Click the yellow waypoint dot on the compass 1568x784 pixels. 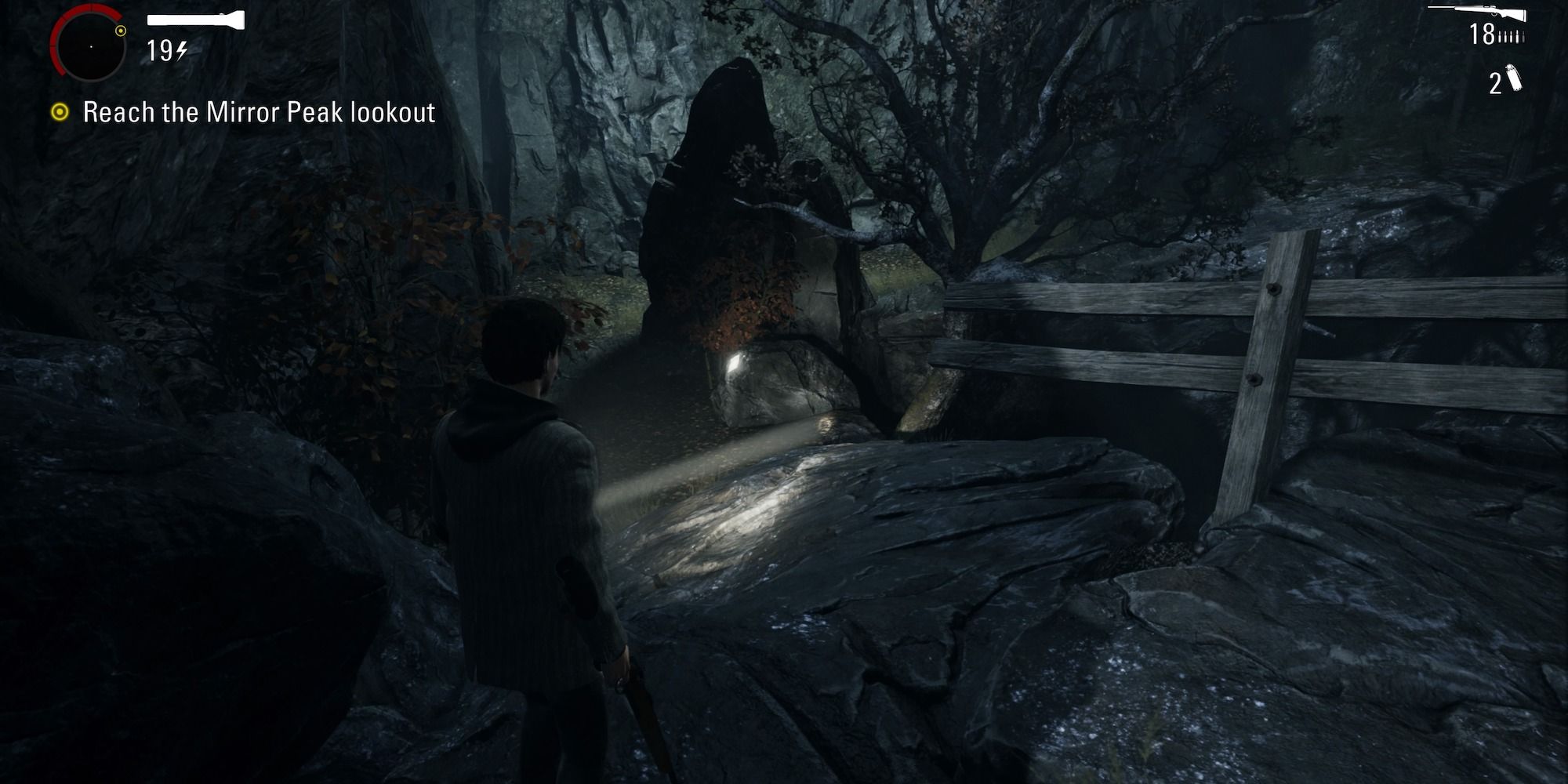pos(122,31)
